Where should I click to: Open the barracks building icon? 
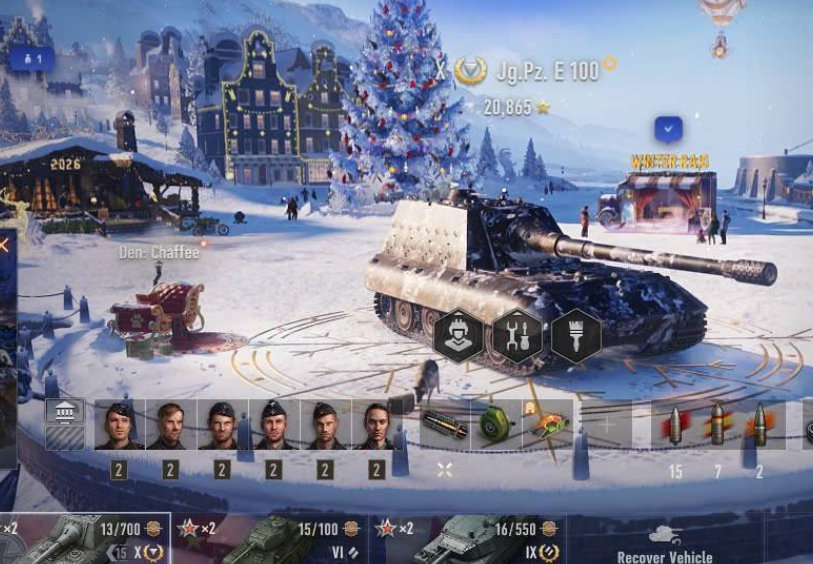(x=64, y=413)
